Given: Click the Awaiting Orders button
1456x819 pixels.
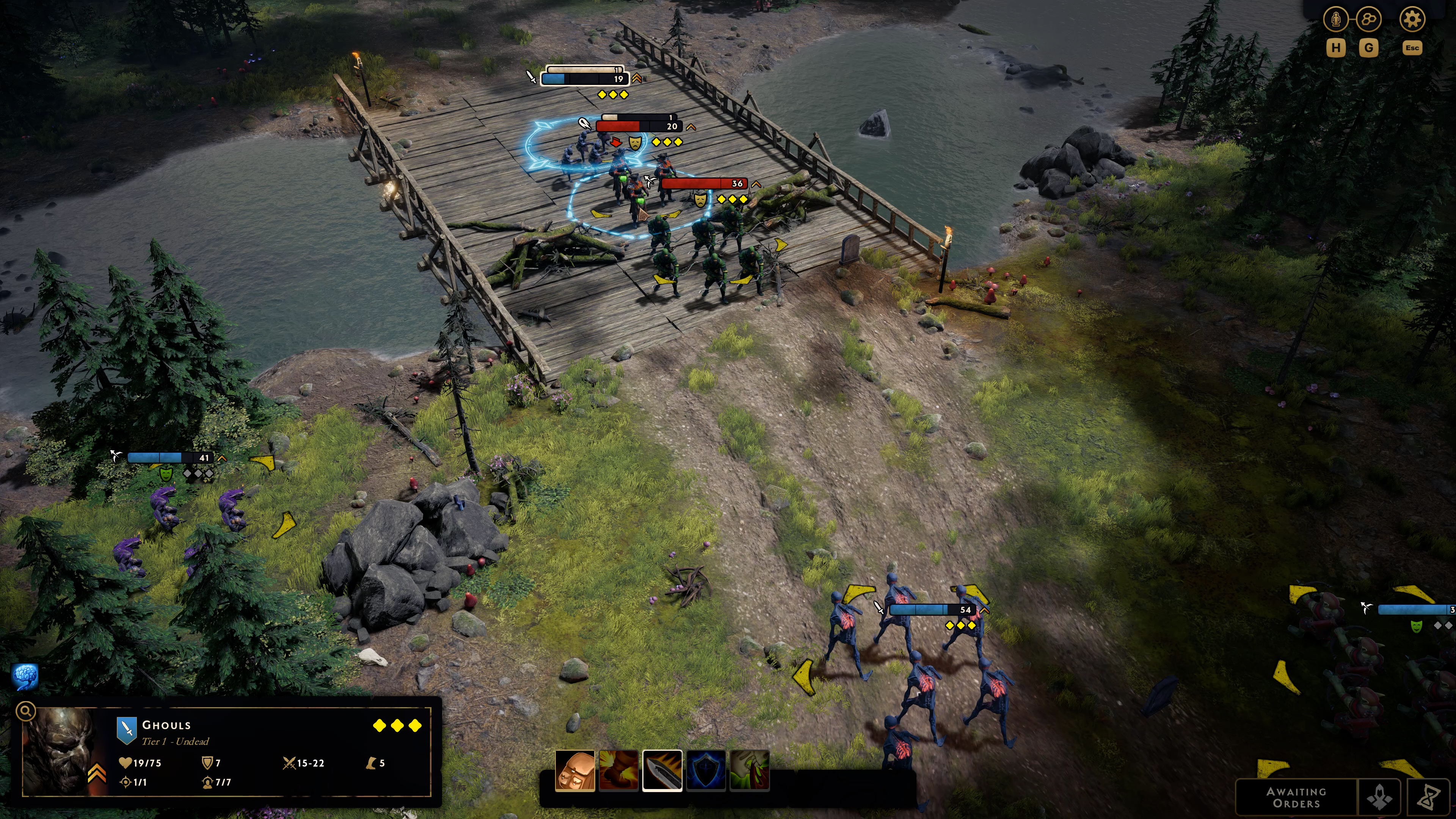Looking at the screenshot, I should point(1296,797).
